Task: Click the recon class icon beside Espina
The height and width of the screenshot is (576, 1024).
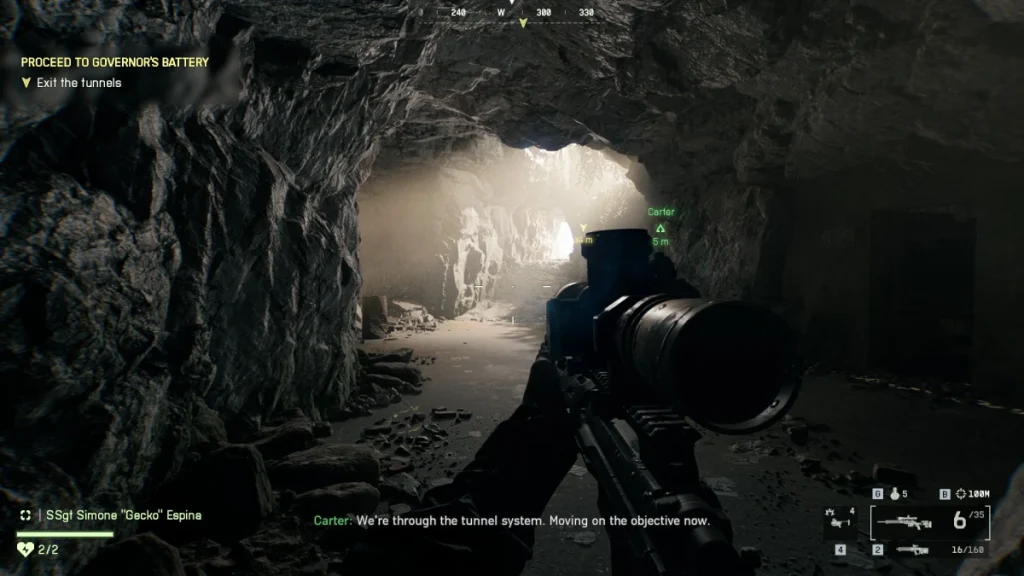Action: pos(25,515)
